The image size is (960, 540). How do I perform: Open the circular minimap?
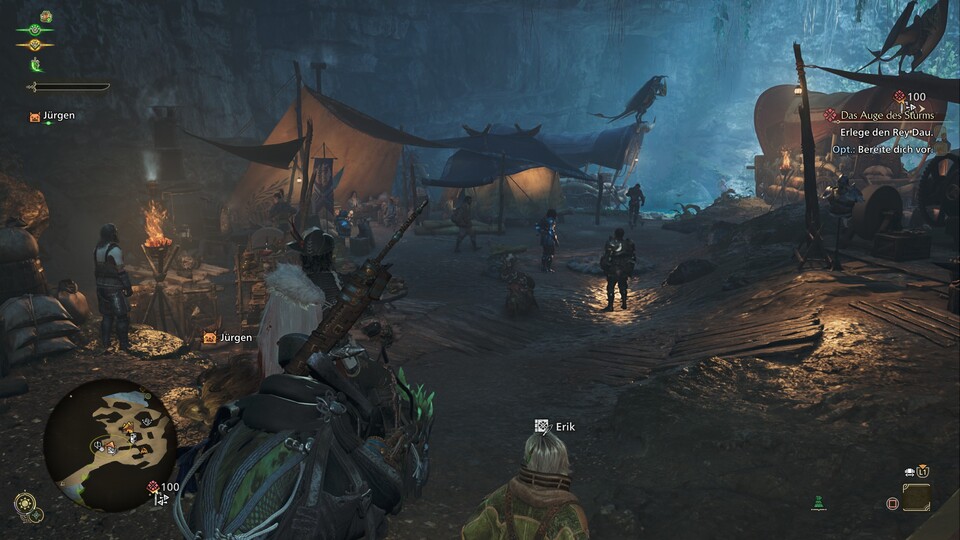[110, 445]
